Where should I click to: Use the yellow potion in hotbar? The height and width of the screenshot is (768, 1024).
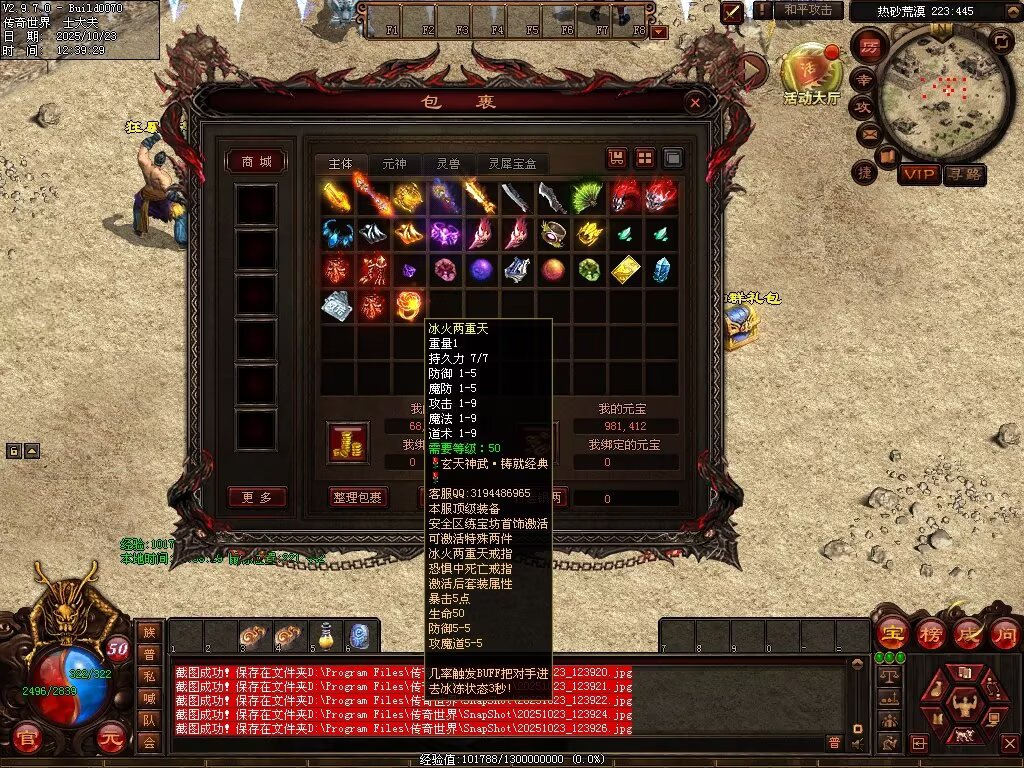click(325, 635)
